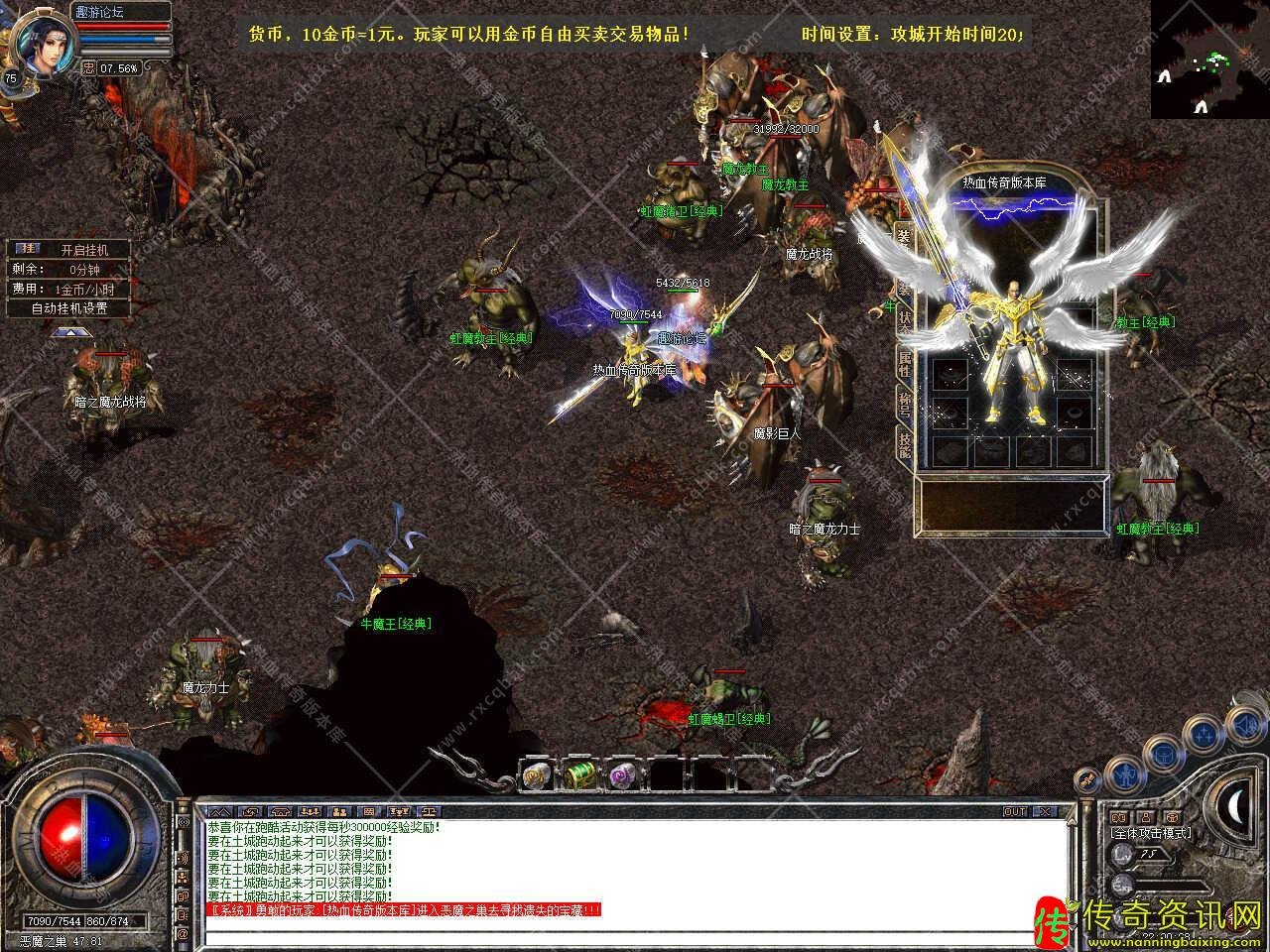
Task: Switch to 属性 attributes tab
Action: 904,364
